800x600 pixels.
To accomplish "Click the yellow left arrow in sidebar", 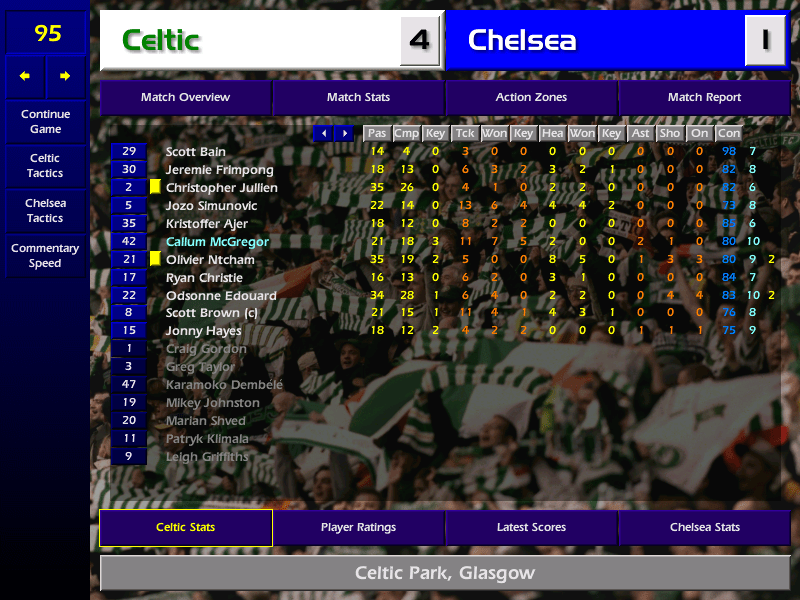I will click(x=25, y=76).
